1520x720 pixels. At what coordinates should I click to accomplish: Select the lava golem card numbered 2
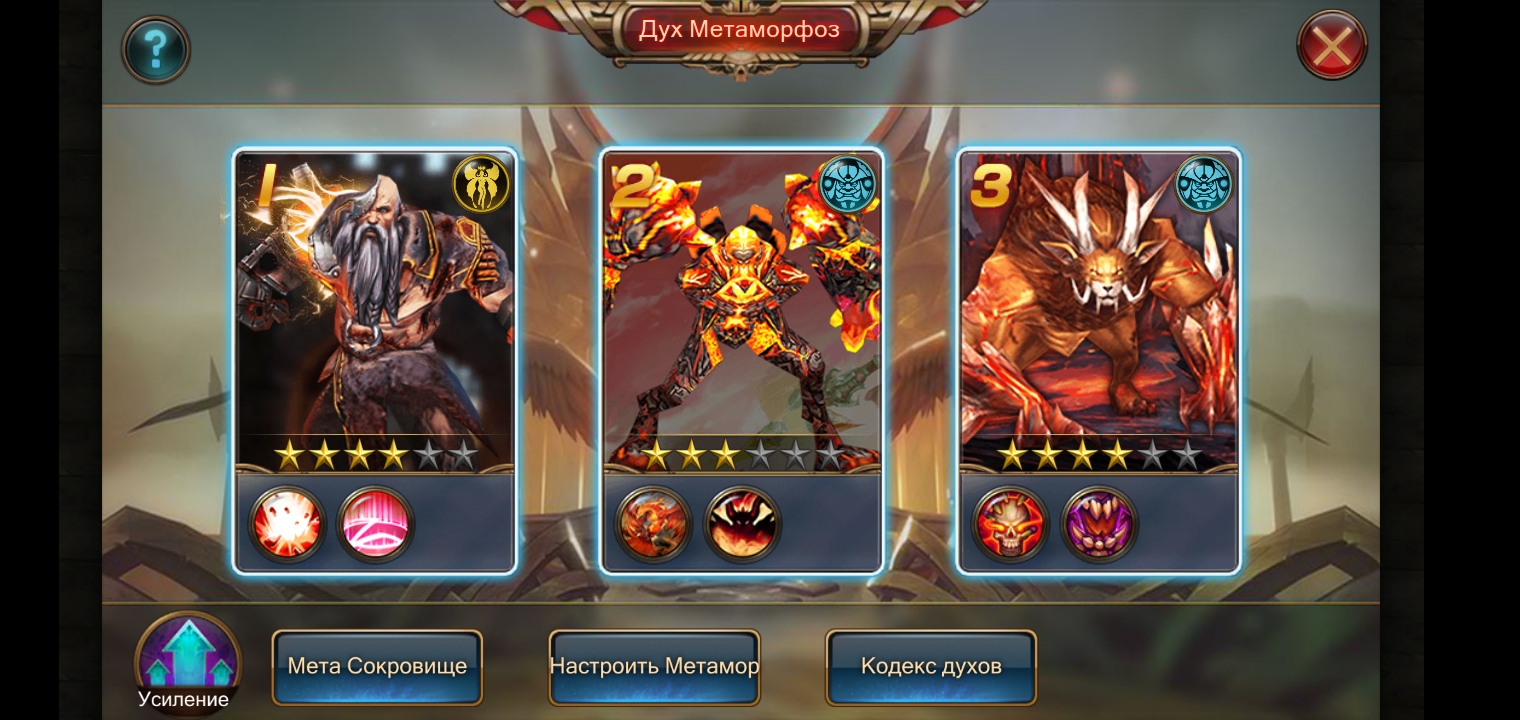(x=742, y=320)
